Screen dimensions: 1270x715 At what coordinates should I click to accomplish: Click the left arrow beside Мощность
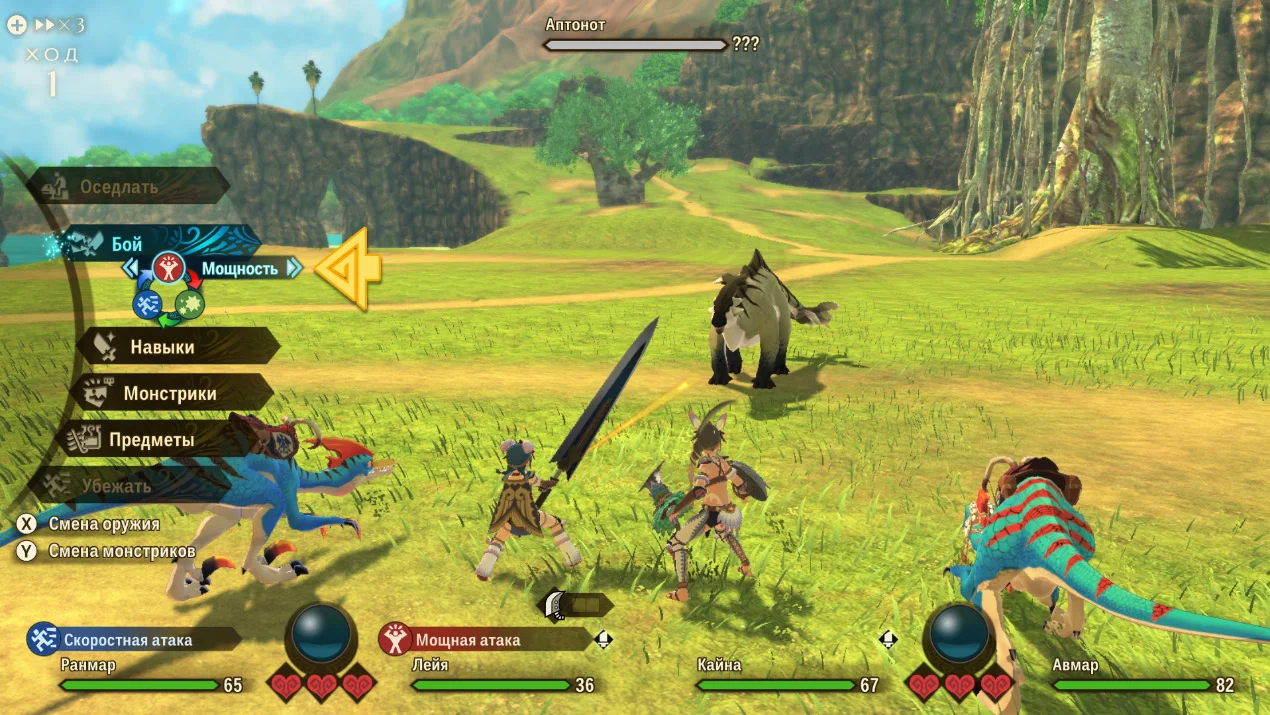point(130,268)
